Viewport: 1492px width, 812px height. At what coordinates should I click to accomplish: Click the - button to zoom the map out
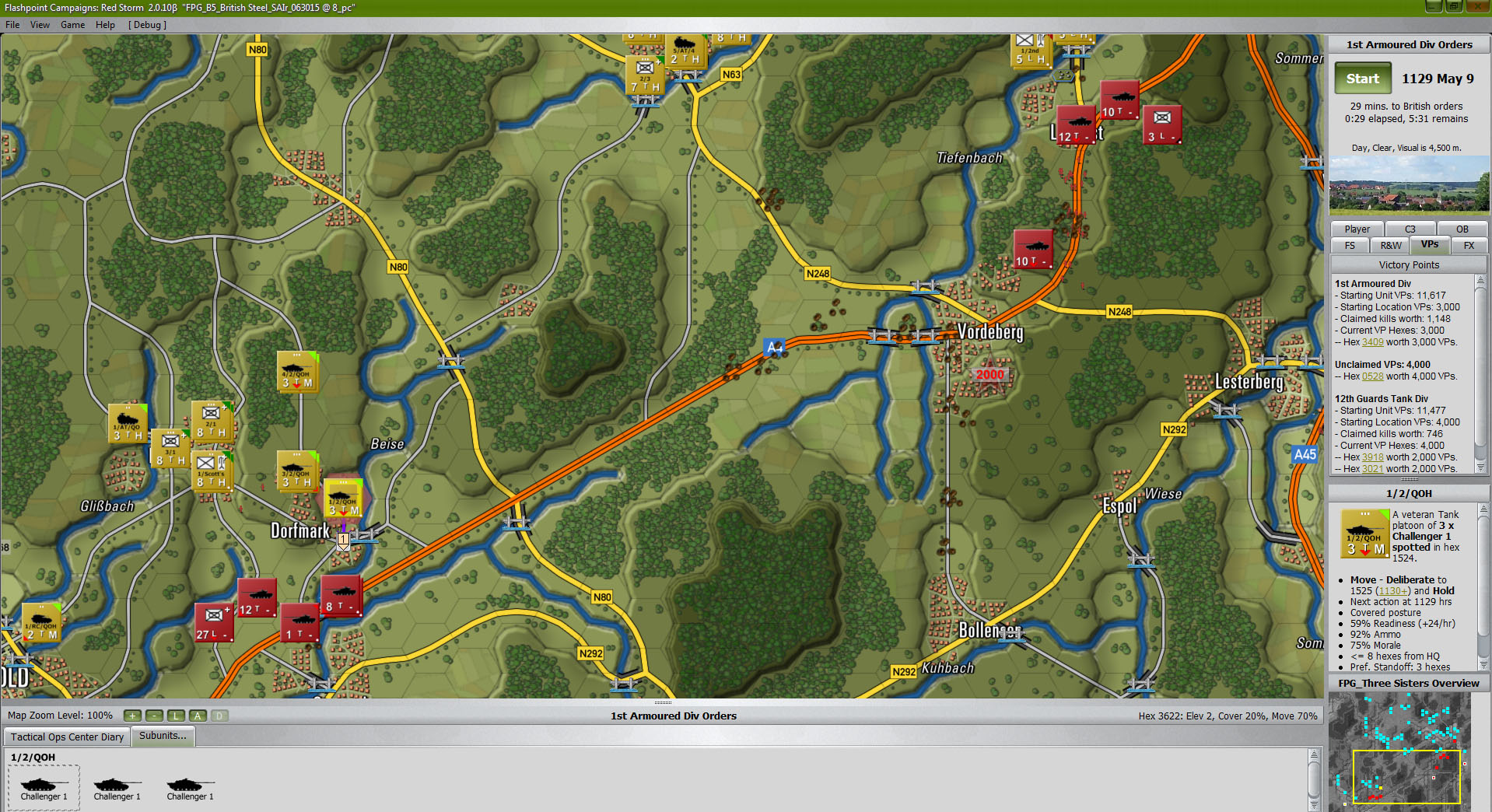(x=153, y=716)
